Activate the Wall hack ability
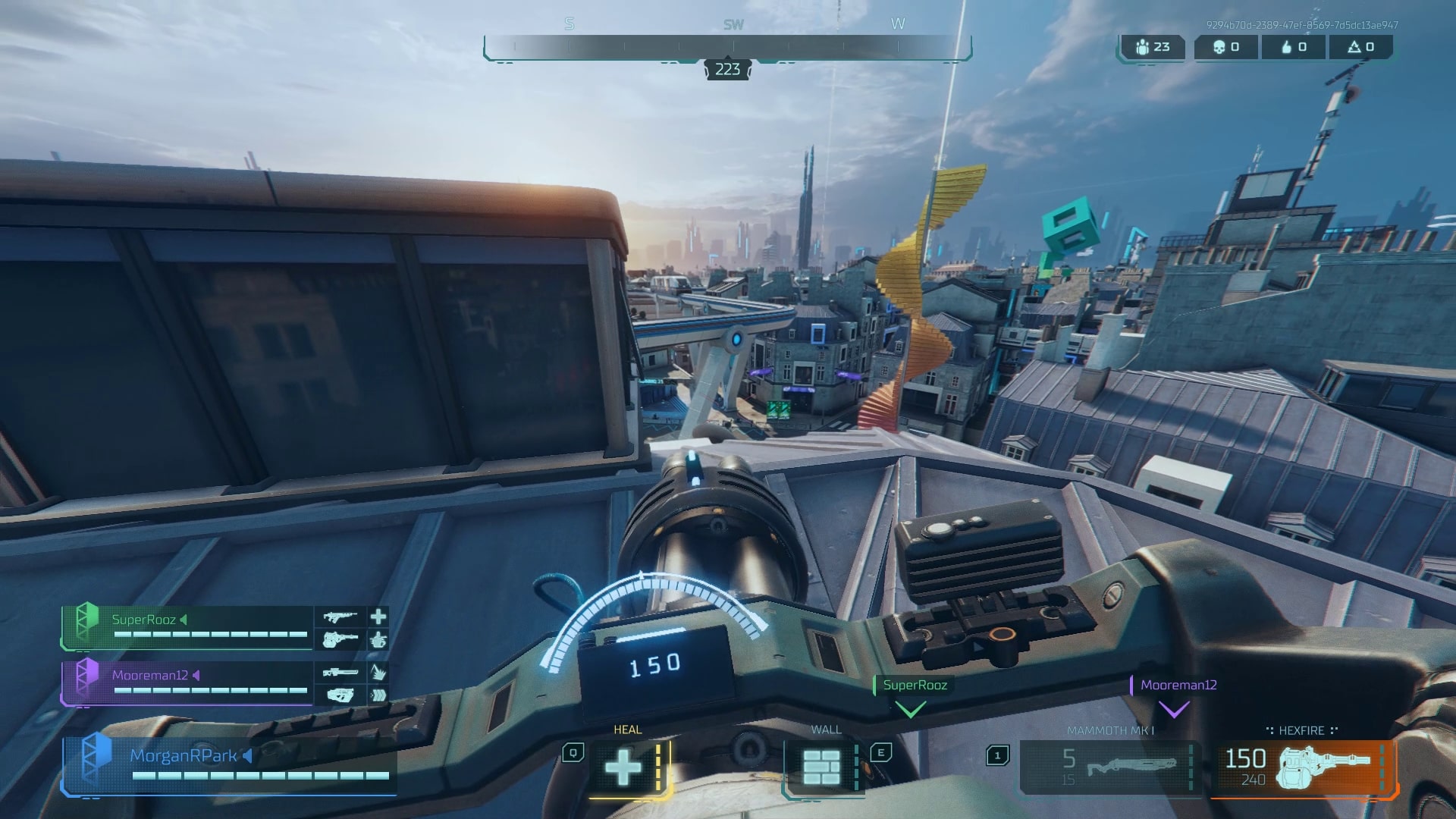Viewport: 1456px width, 819px height. pos(821,767)
